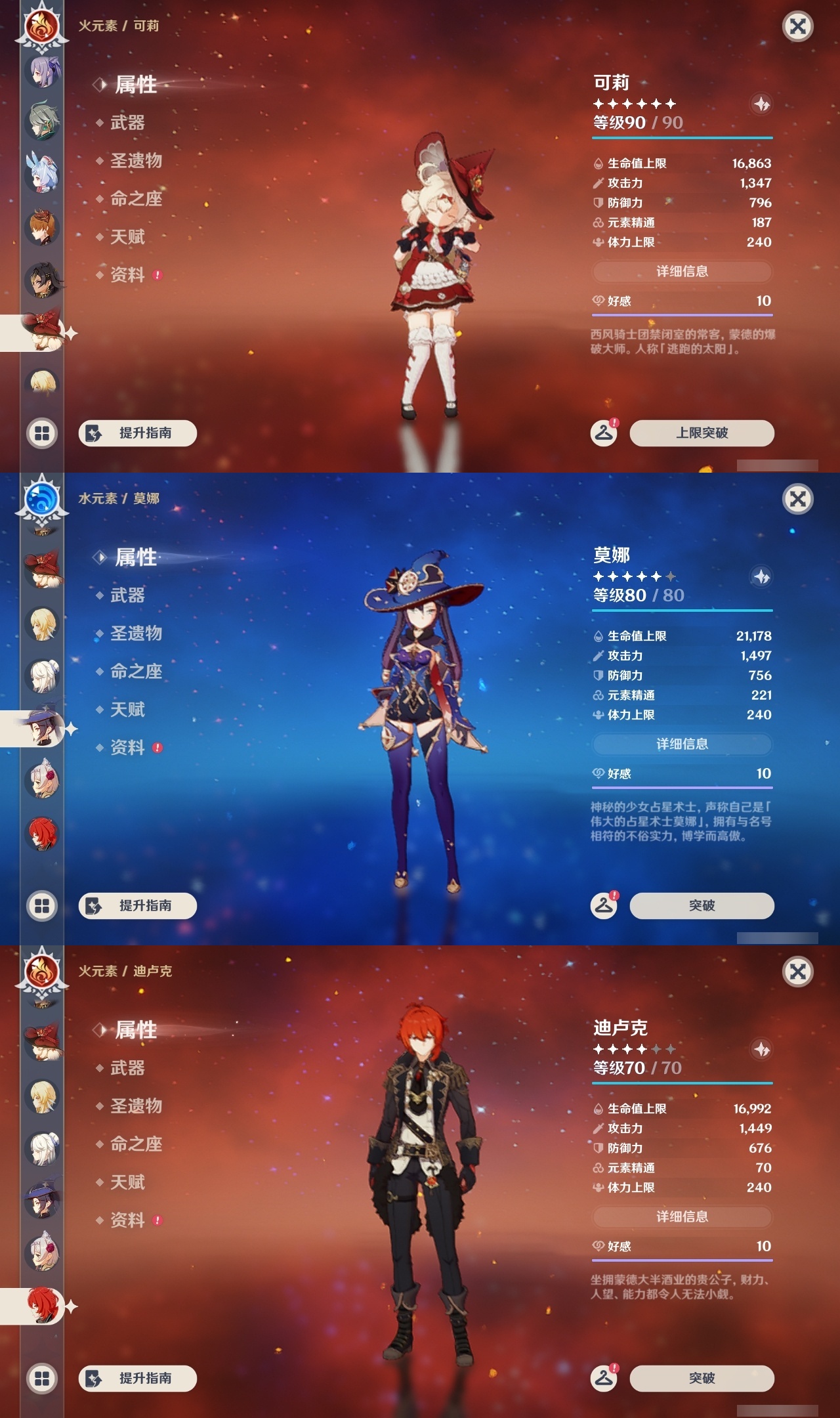Open the outfit dressing room for Diluc
The width and height of the screenshot is (840, 1418).
(603, 1378)
